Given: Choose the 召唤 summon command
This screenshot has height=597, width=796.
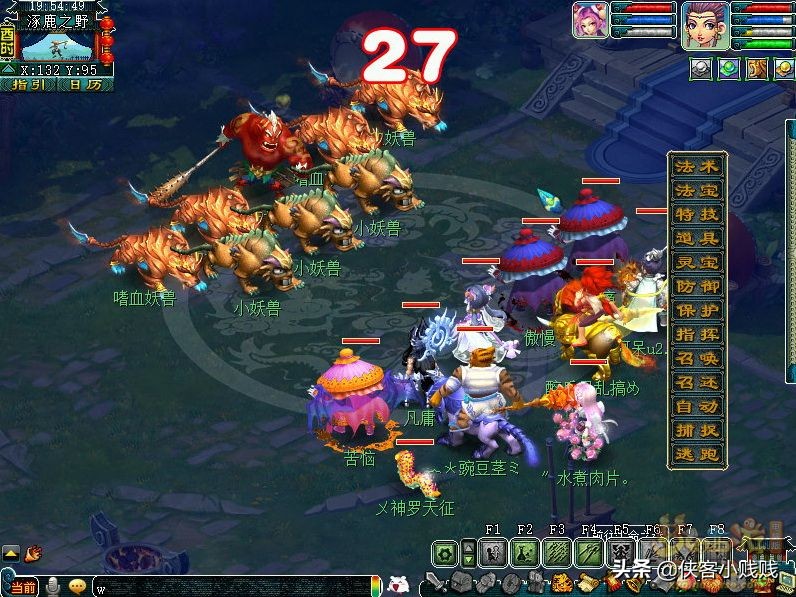Looking at the screenshot, I should (x=697, y=359).
